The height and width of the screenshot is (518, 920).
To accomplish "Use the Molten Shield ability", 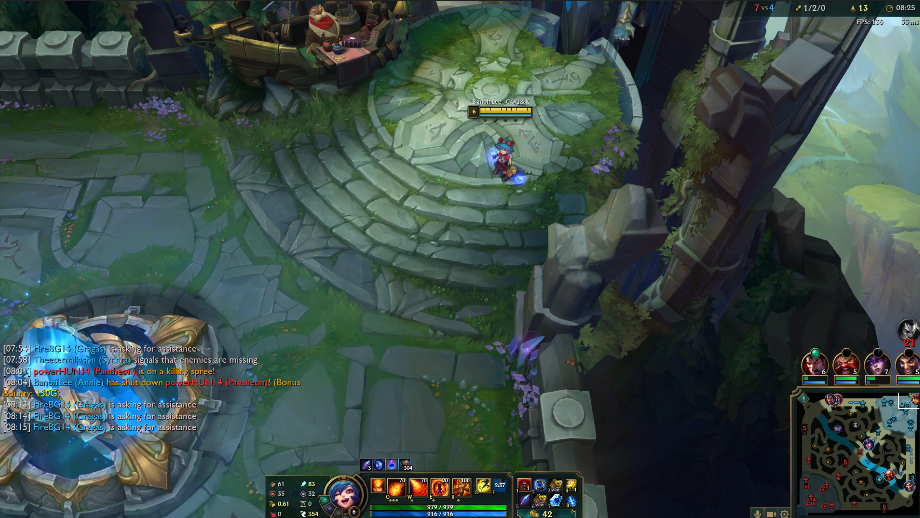I will [x=440, y=487].
